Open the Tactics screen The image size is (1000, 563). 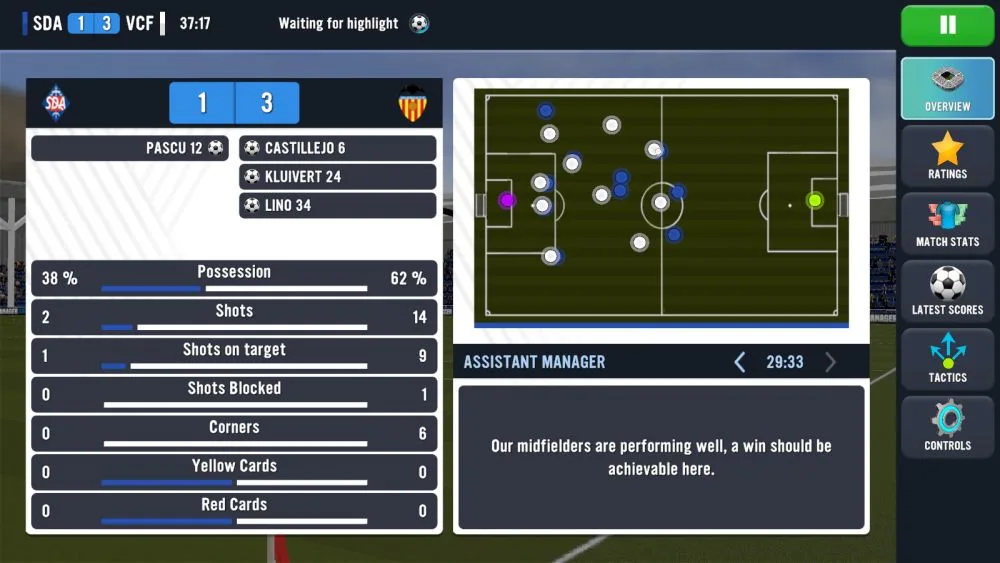[x=947, y=360]
